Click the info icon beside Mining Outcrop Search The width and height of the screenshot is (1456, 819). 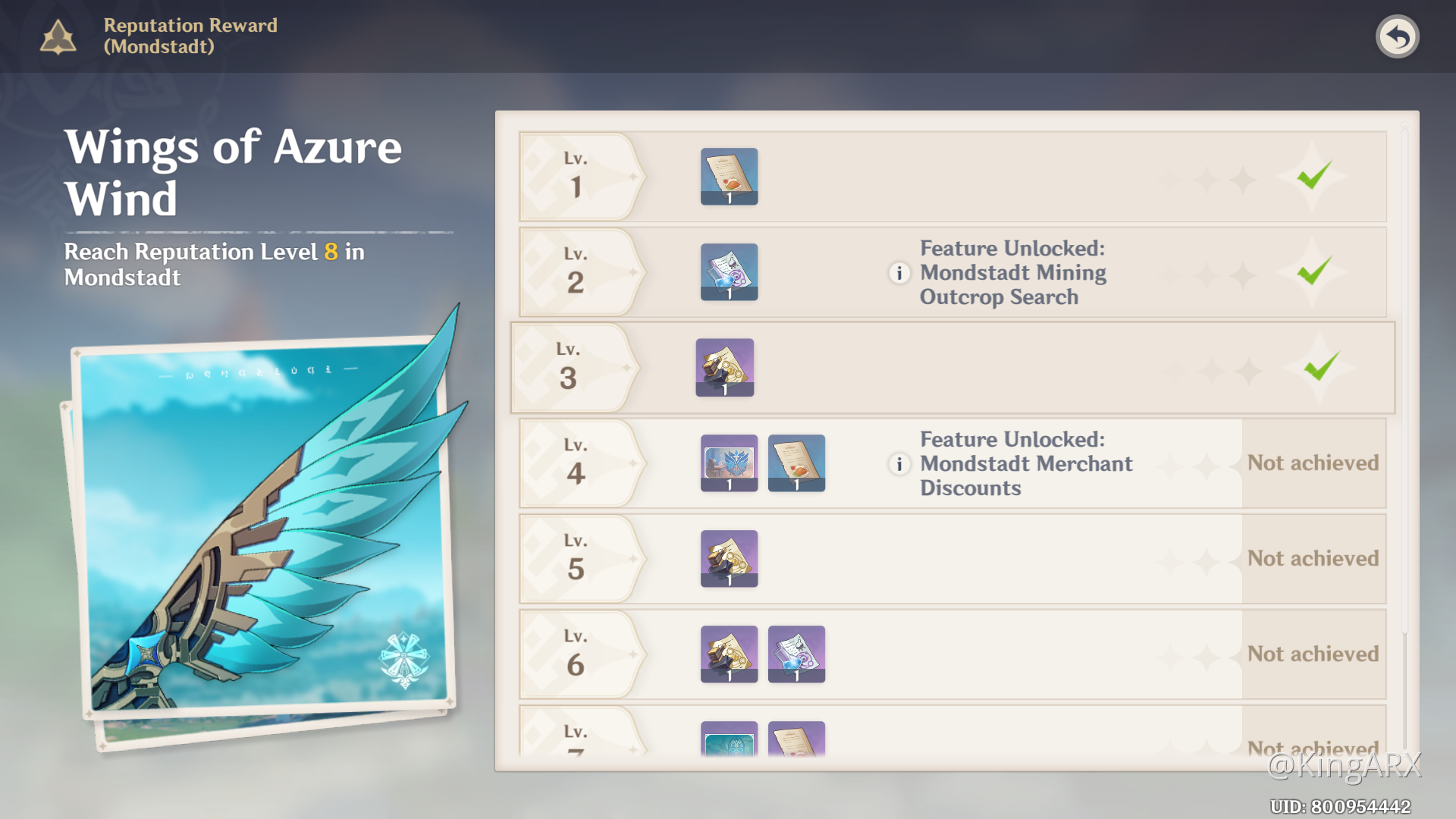[899, 273]
